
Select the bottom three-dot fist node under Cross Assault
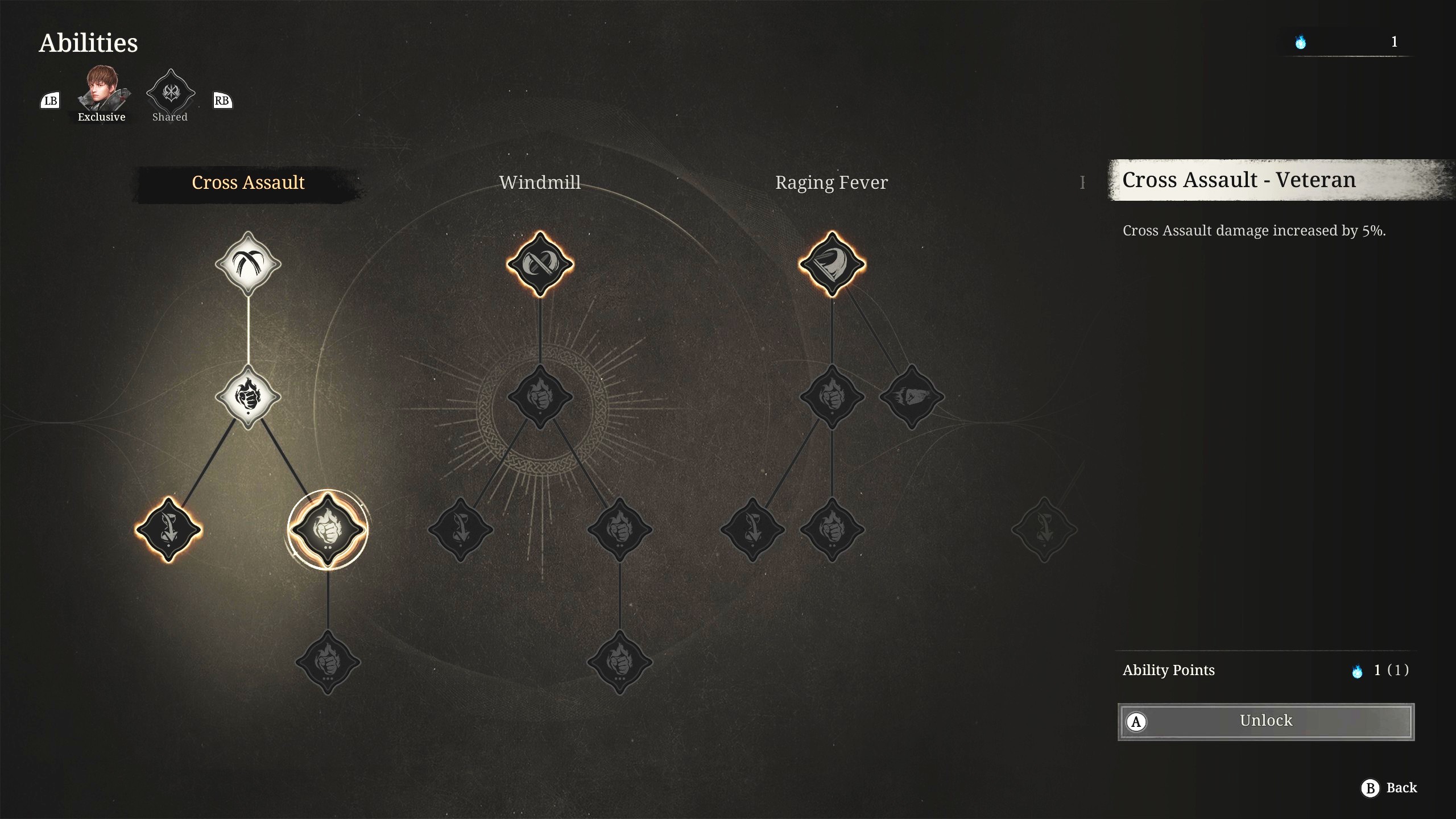(x=328, y=663)
